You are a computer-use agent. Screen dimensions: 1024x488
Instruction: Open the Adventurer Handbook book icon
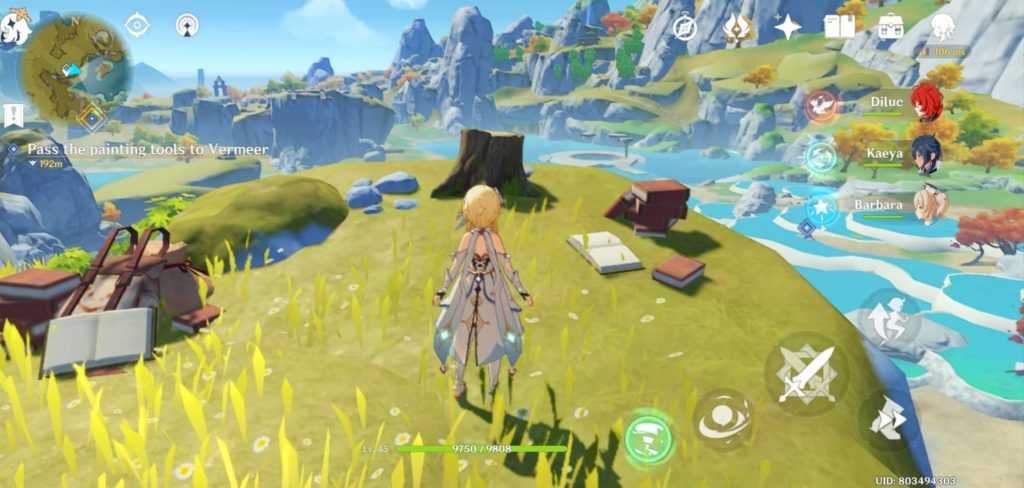pos(839,27)
